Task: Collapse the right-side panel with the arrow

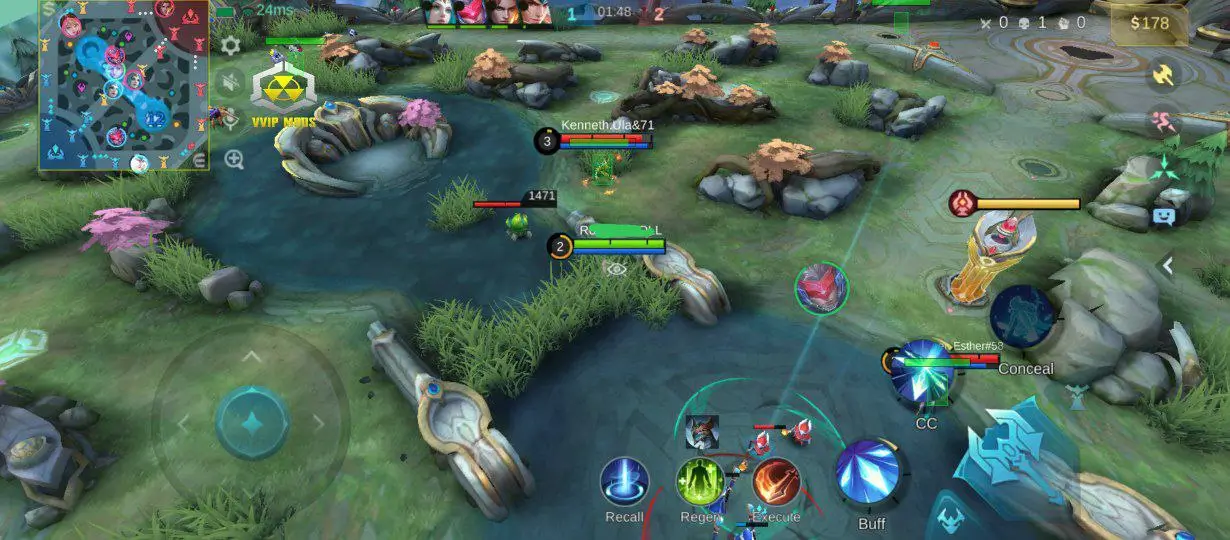Action: (x=1166, y=266)
